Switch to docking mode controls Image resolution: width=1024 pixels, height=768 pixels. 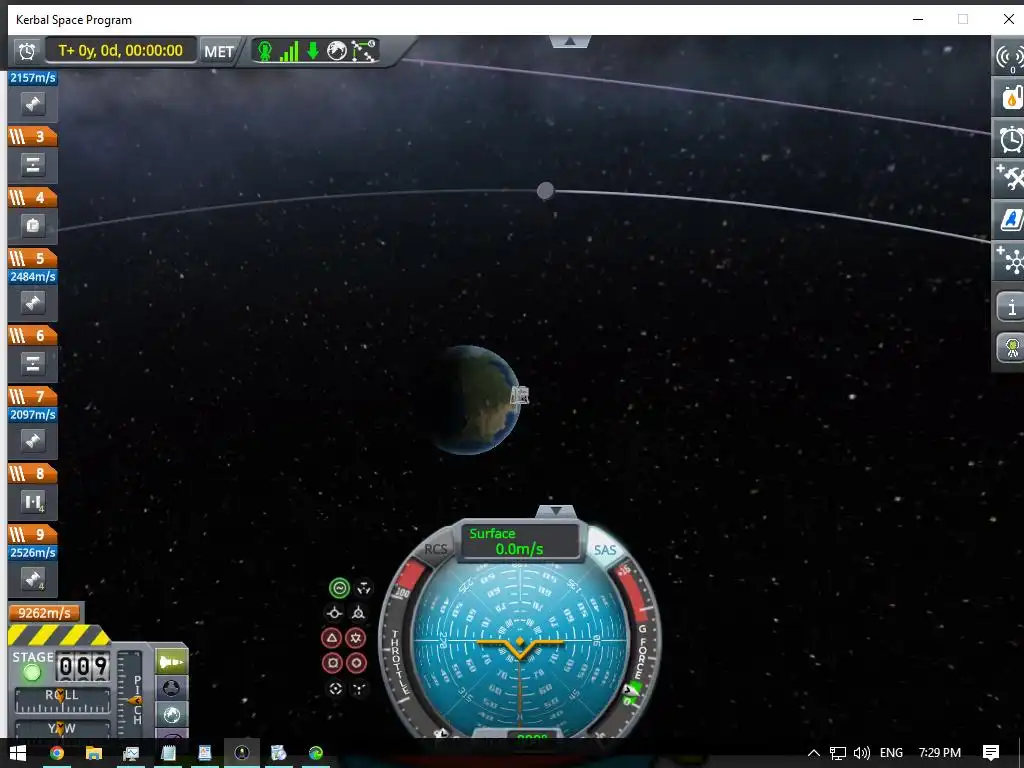pos(172,688)
